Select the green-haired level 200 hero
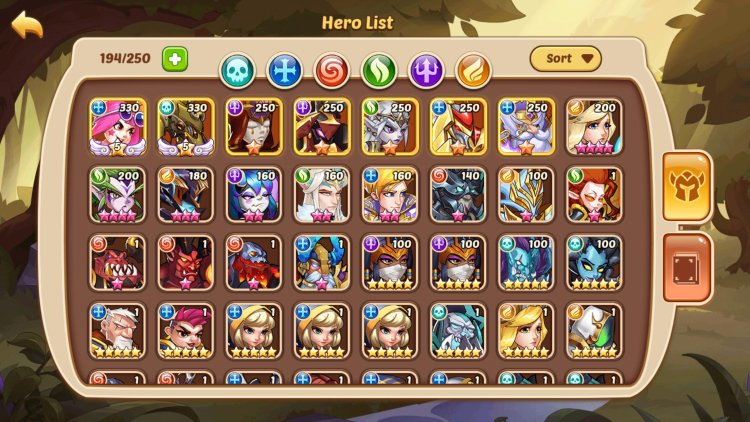Screen dimensions: 750x422 click(118, 194)
